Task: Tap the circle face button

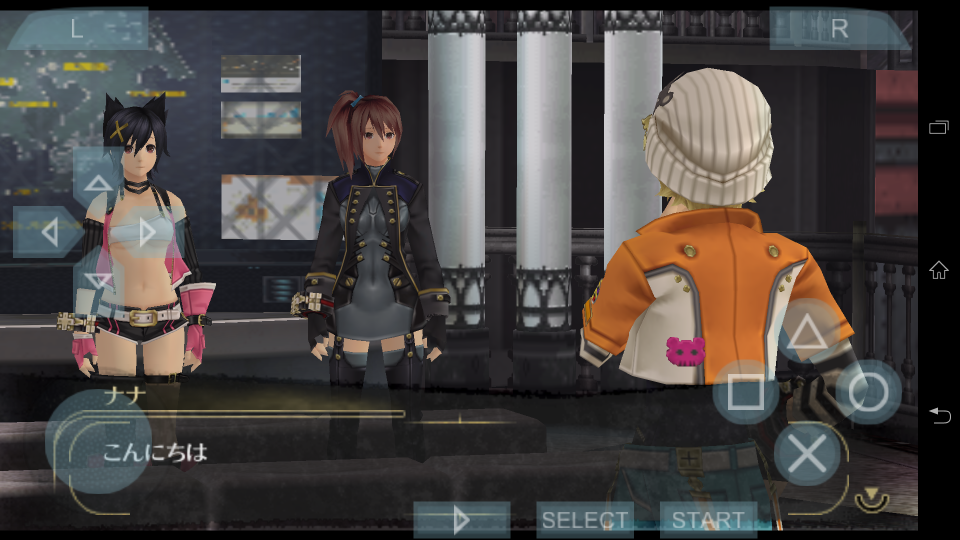Action: click(x=868, y=393)
